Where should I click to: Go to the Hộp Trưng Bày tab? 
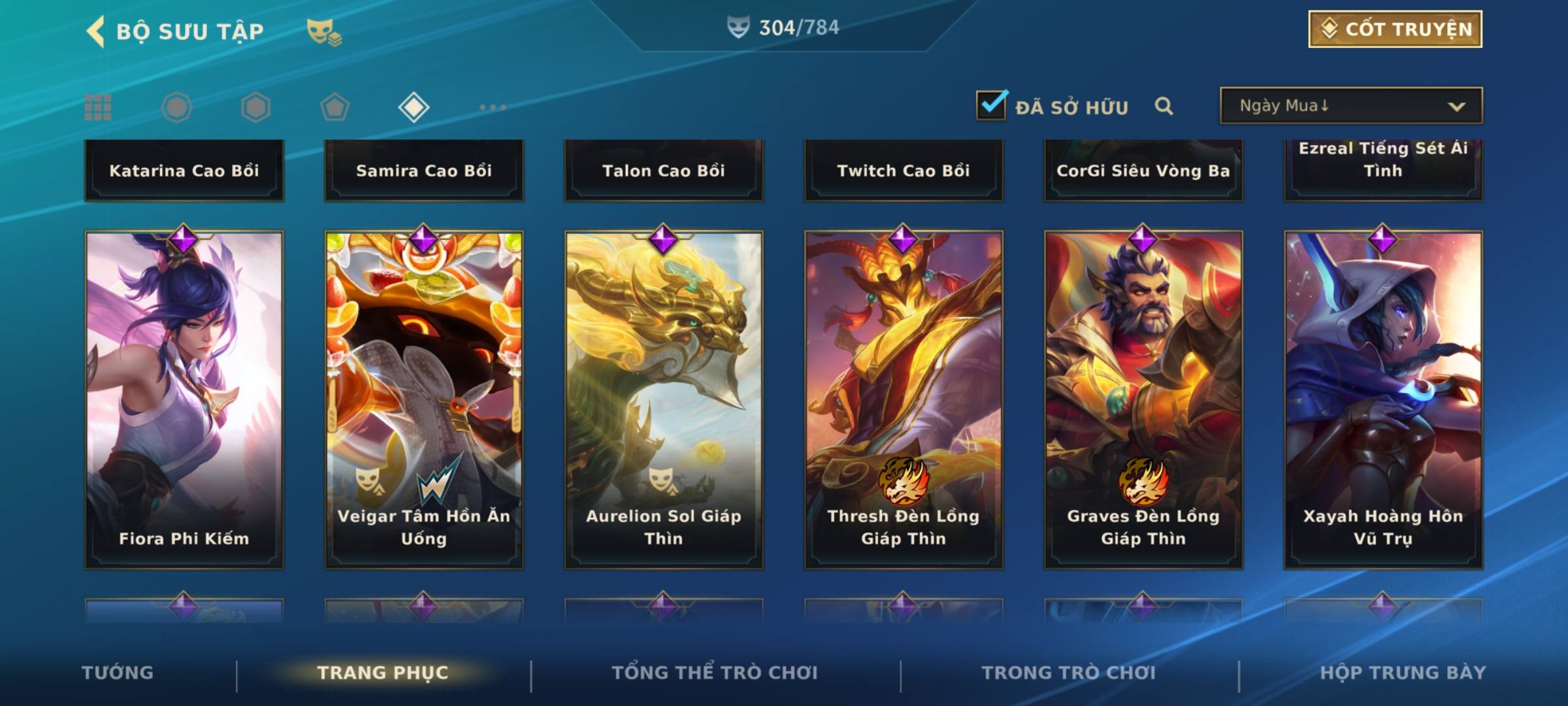[x=1403, y=673]
